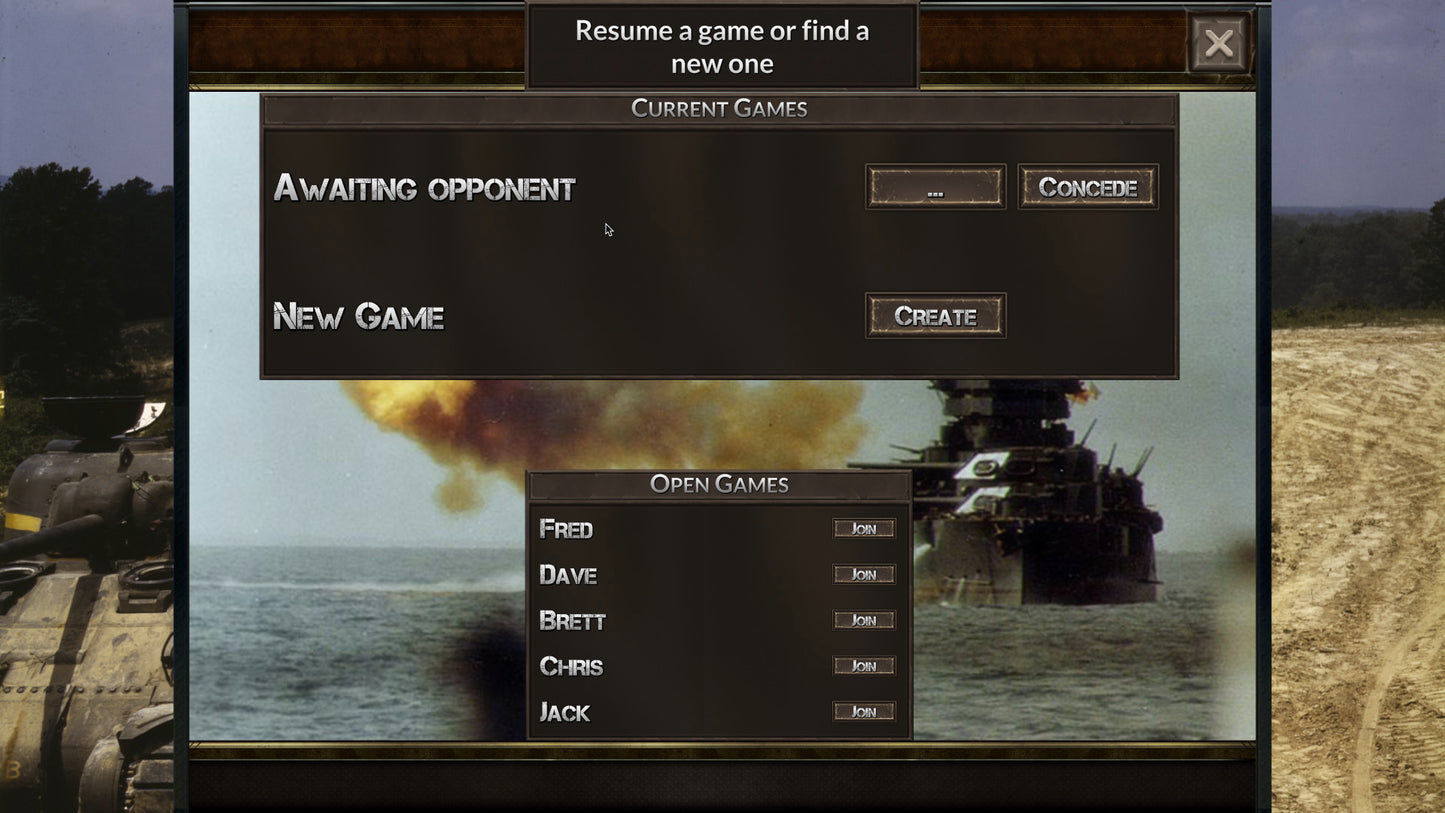
Task: Click the lobby title bar text
Action: [x=721, y=45]
